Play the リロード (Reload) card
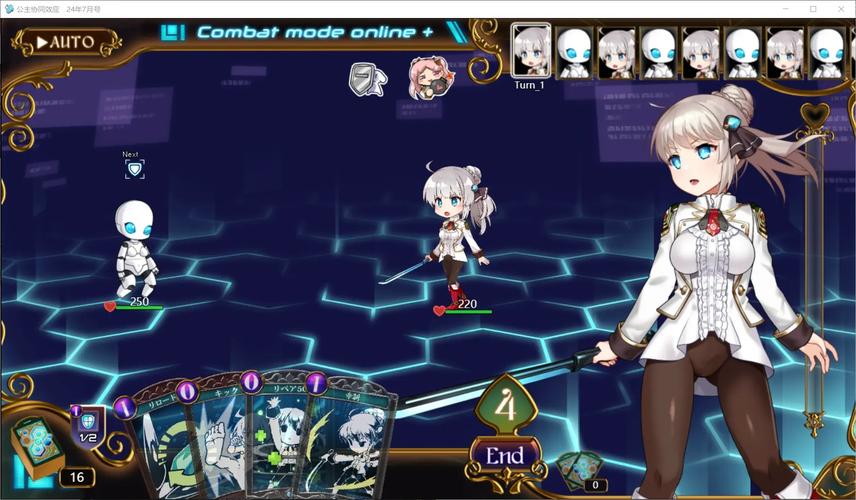Viewport: 856px width, 500px height. pyautogui.click(x=158, y=440)
